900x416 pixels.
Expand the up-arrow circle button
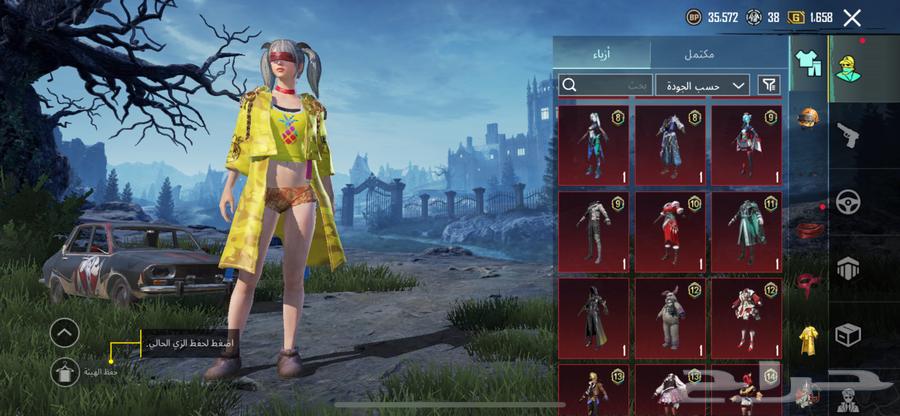[63, 332]
